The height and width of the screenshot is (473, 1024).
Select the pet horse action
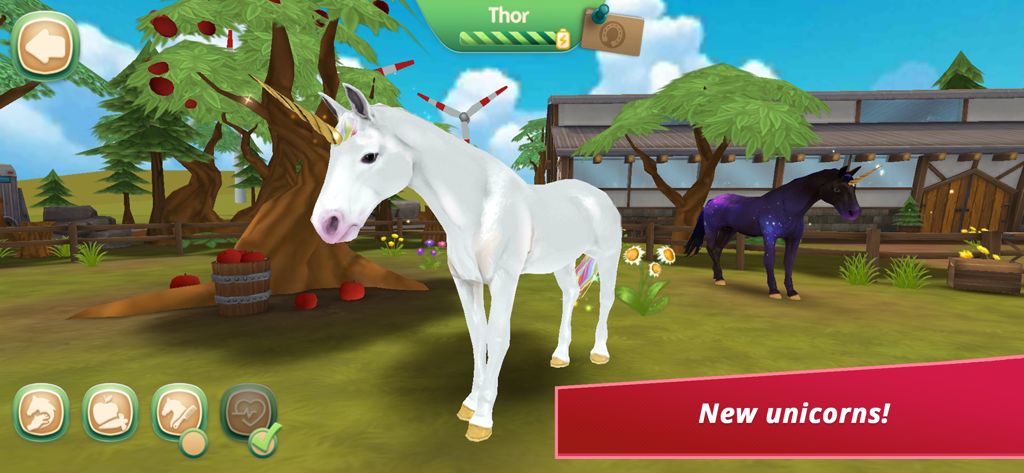point(41,412)
